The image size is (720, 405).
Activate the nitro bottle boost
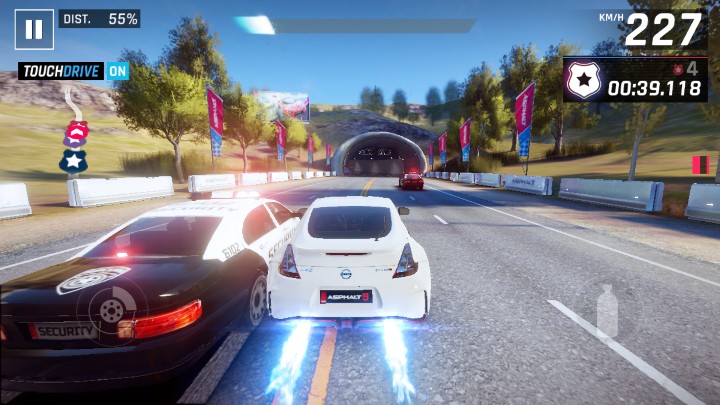(x=607, y=311)
